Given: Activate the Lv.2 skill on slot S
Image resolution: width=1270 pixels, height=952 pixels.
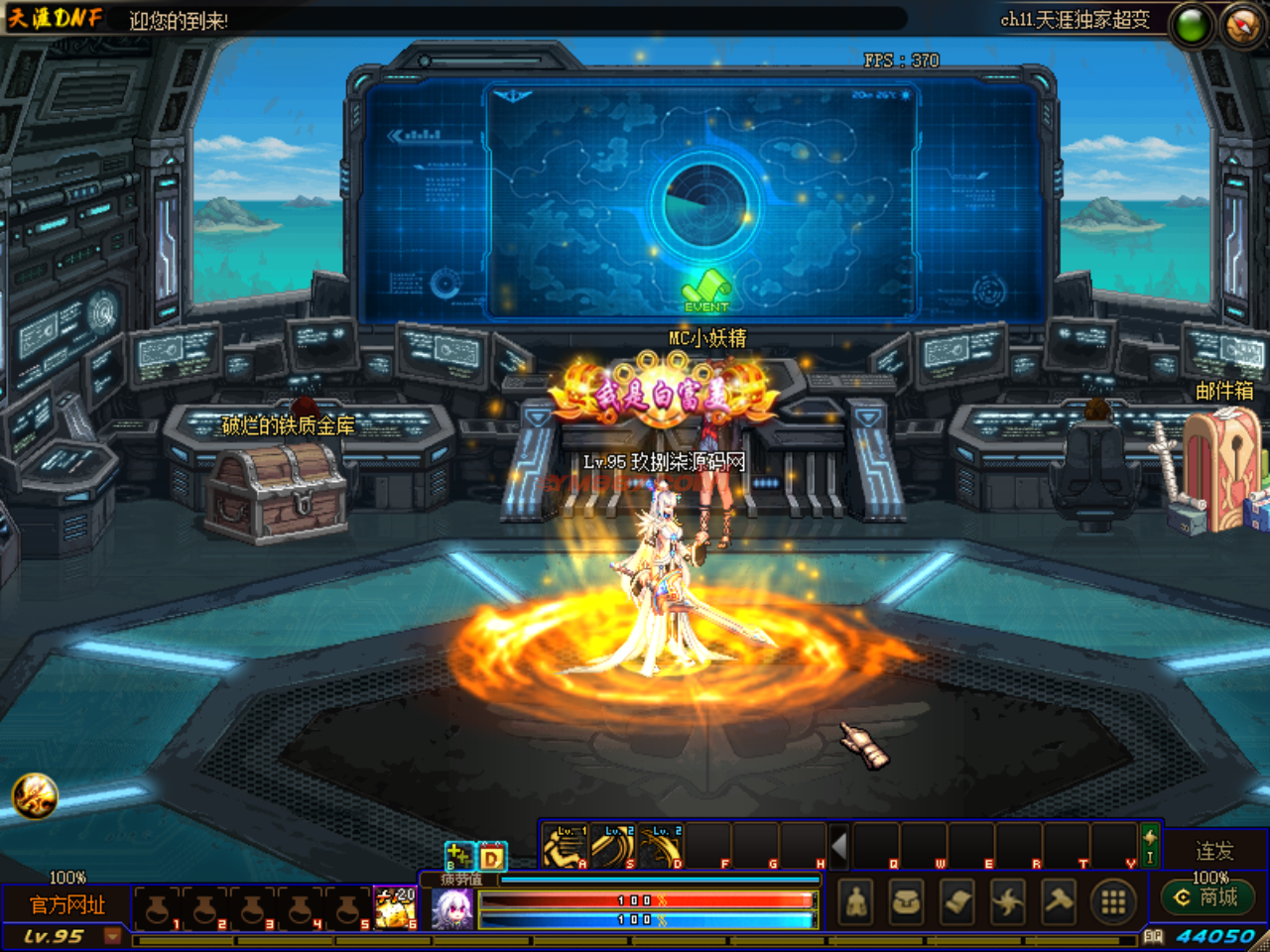Looking at the screenshot, I should [613, 847].
